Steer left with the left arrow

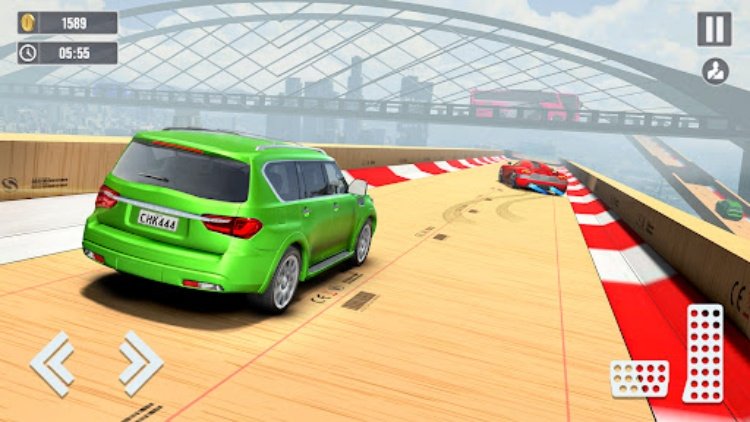point(52,363)
